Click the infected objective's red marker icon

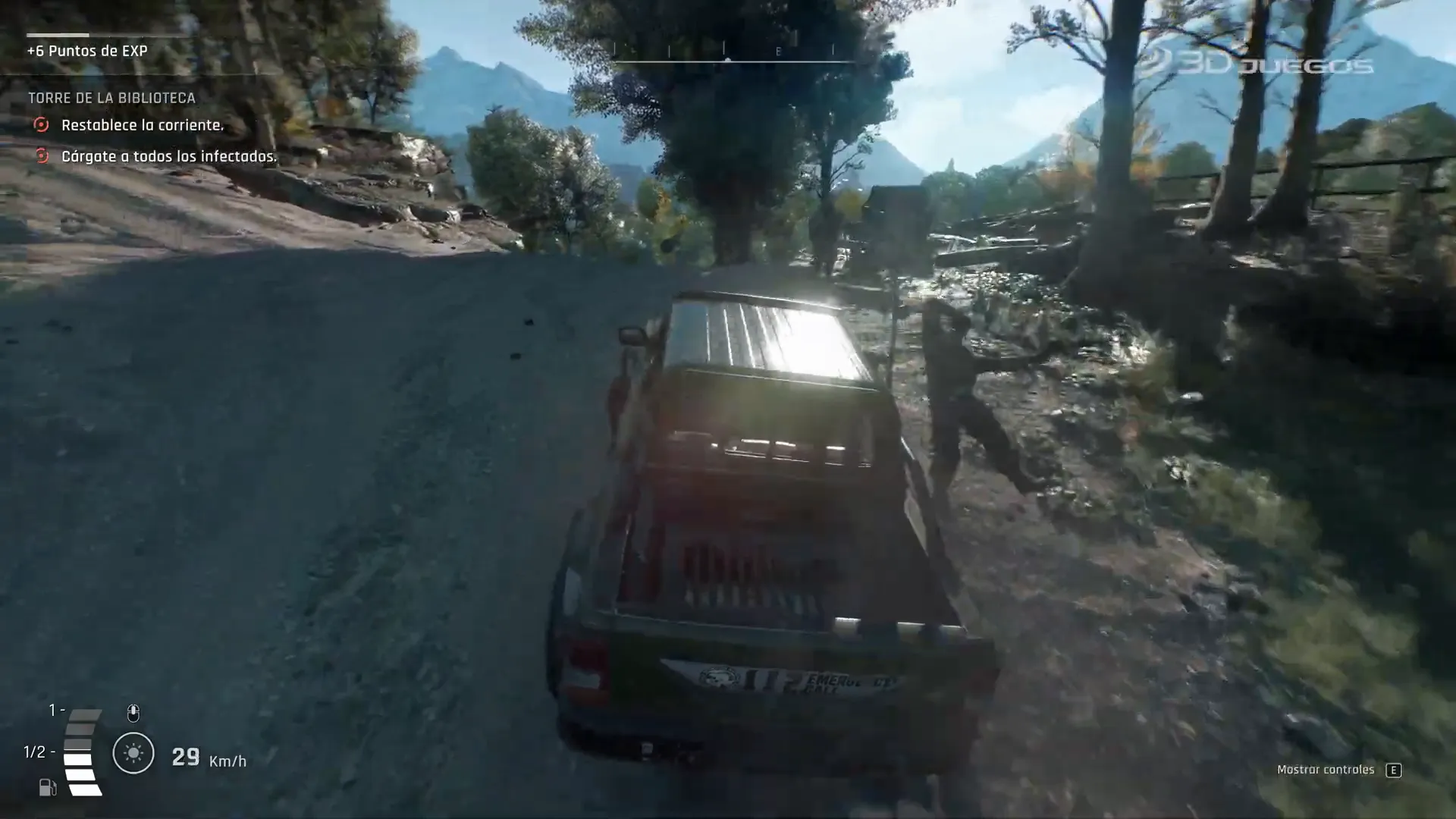[42, 157]
